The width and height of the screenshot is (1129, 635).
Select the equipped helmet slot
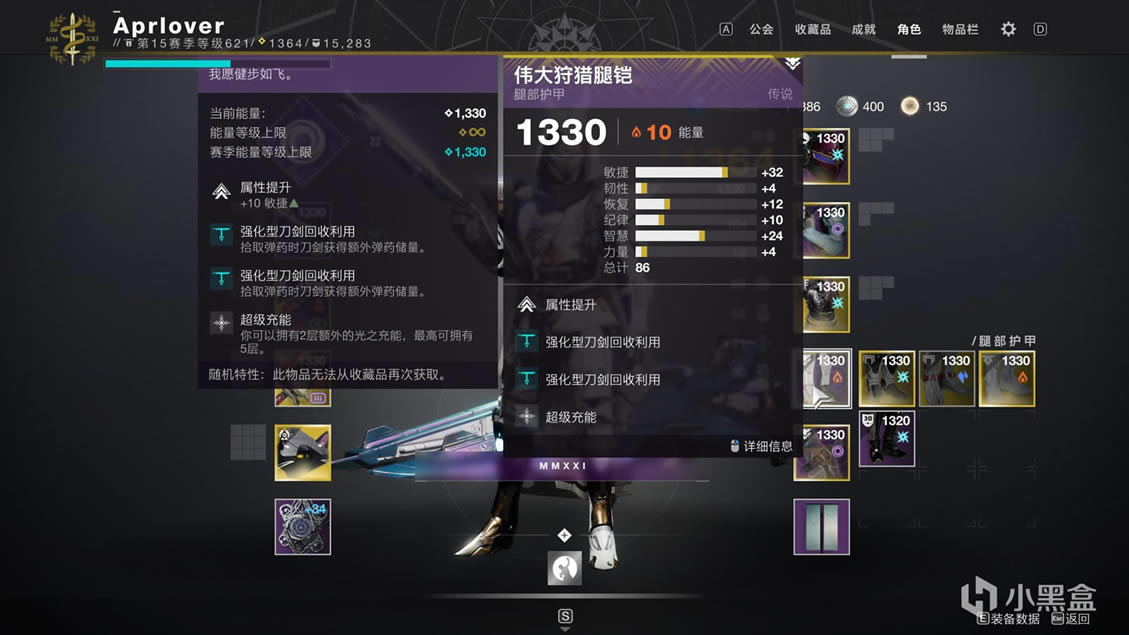coord(824,157)
